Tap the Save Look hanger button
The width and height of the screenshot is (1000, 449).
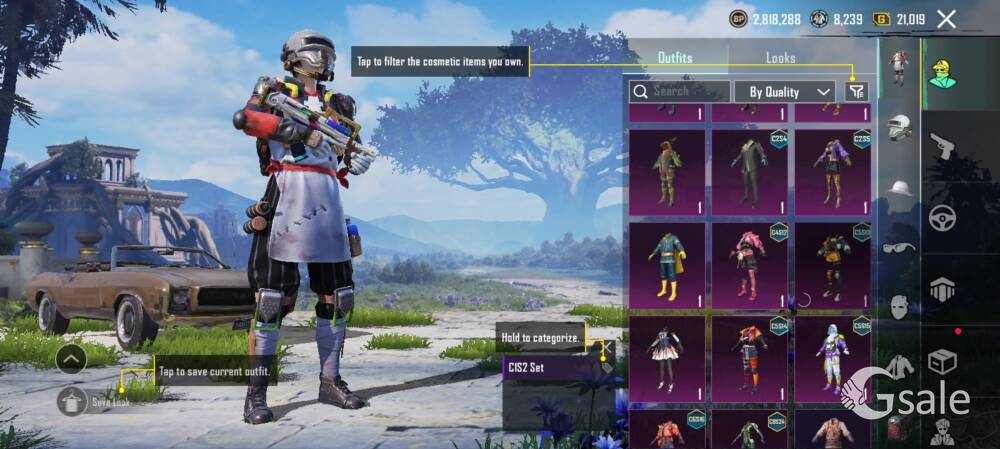71,402
